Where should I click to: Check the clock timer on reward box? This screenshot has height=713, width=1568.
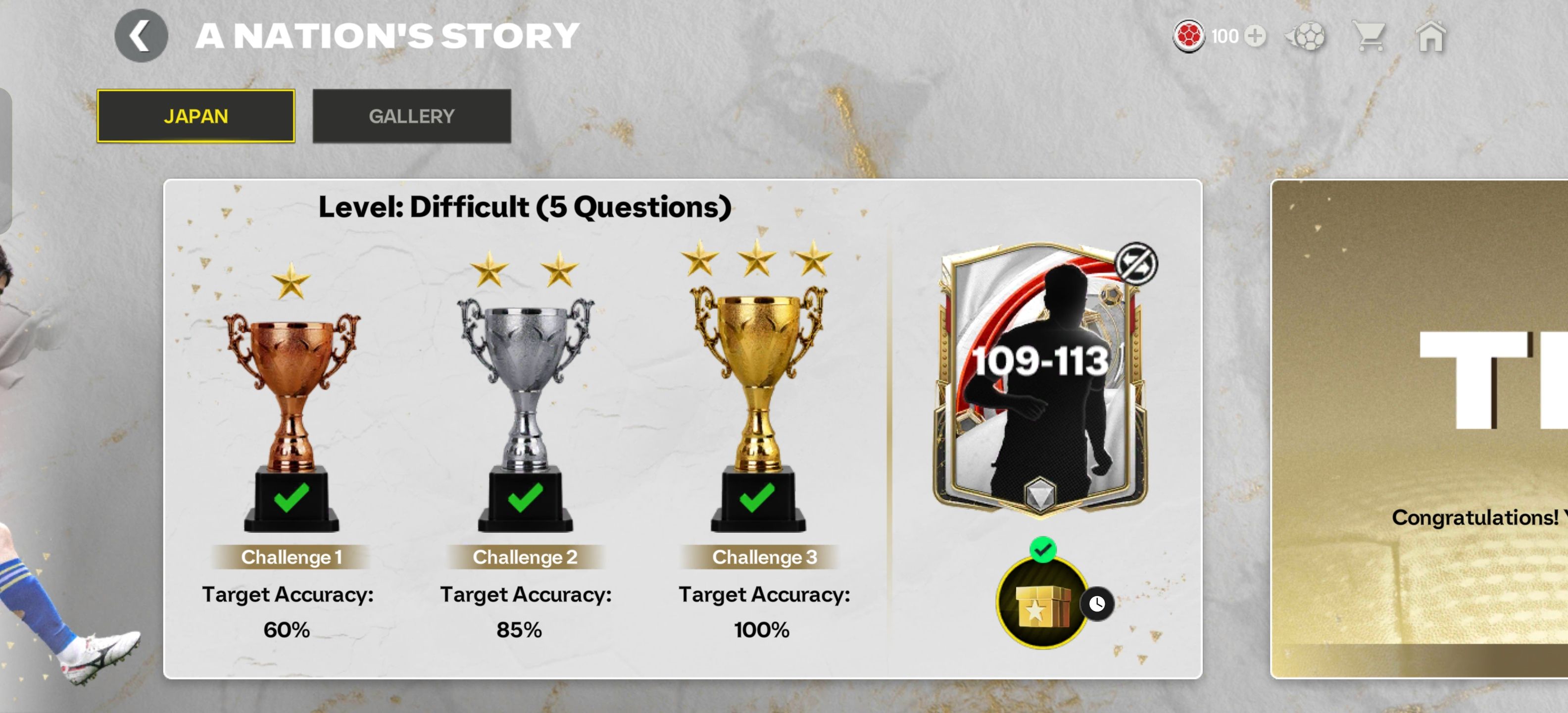click(1097, 604)
